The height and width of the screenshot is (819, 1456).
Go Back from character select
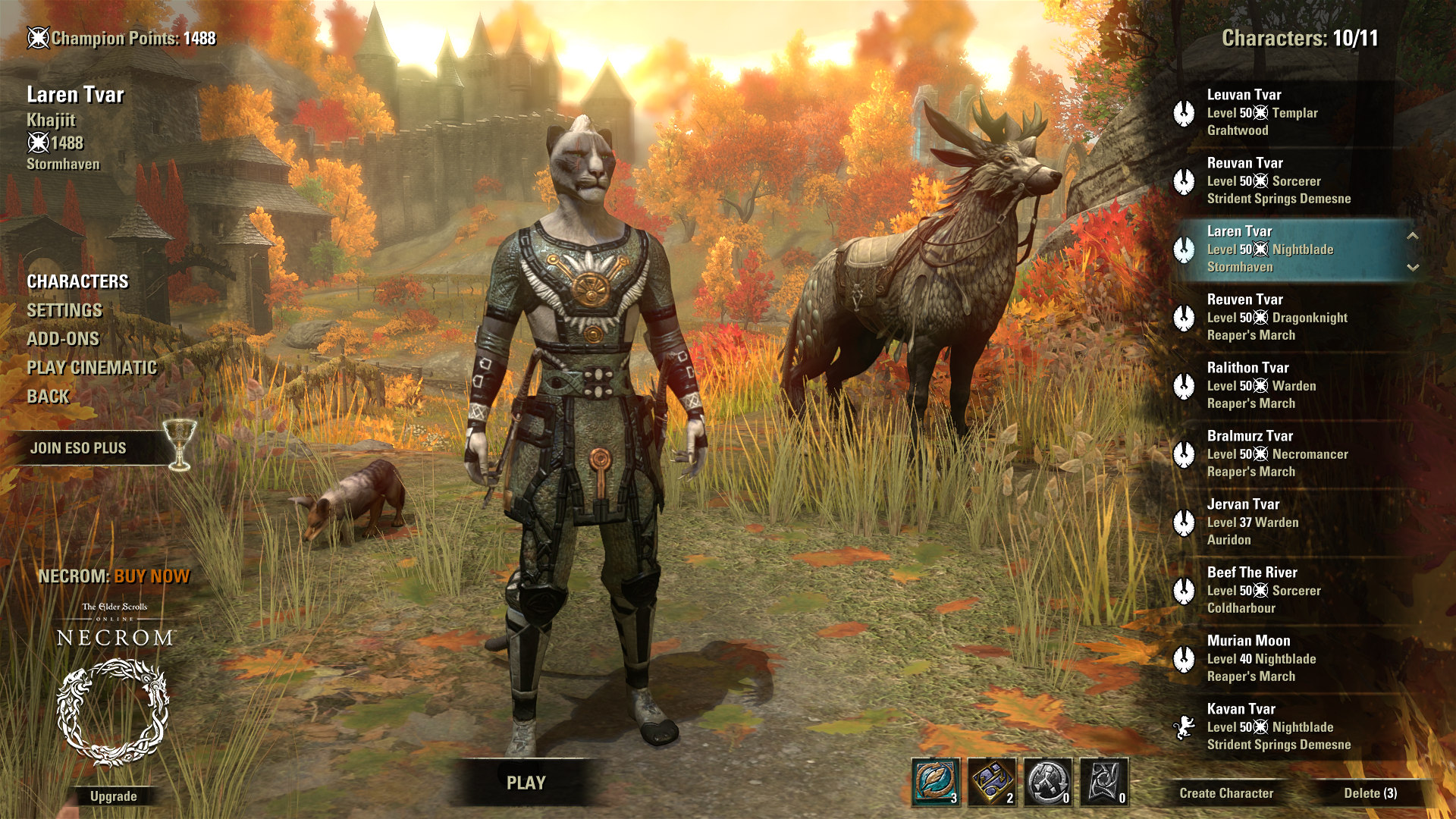(48, 397)
